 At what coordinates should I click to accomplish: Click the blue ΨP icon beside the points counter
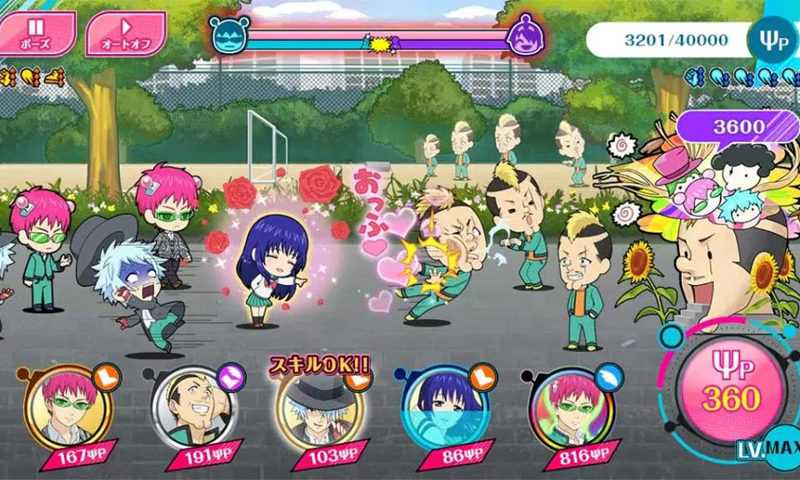pyautogui.click(x=770, y=38)
